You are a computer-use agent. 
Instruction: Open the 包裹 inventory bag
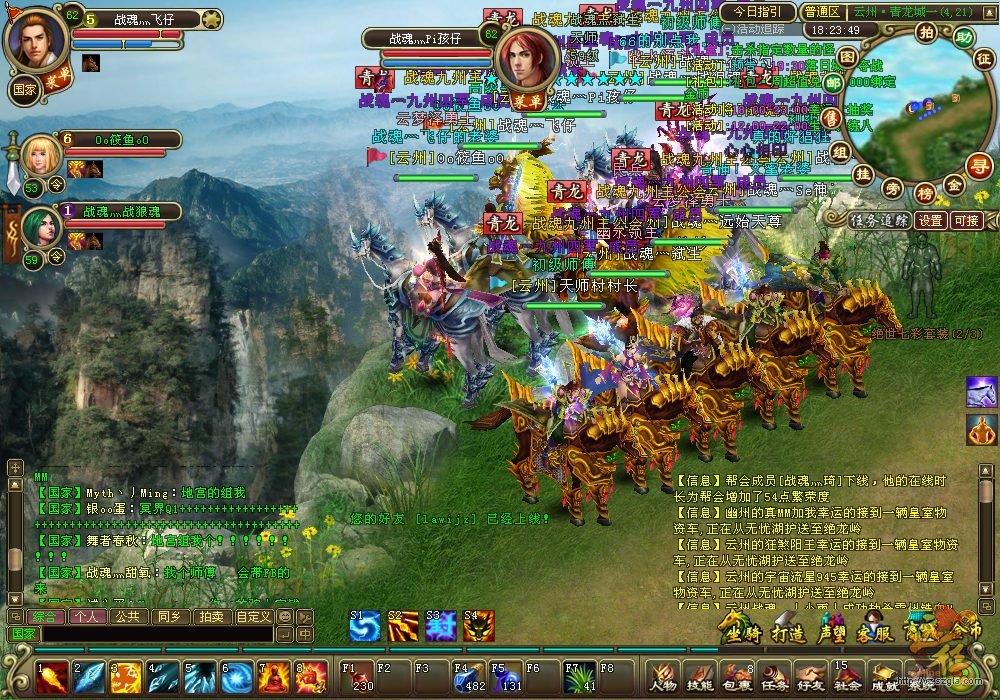coord(737,678)
